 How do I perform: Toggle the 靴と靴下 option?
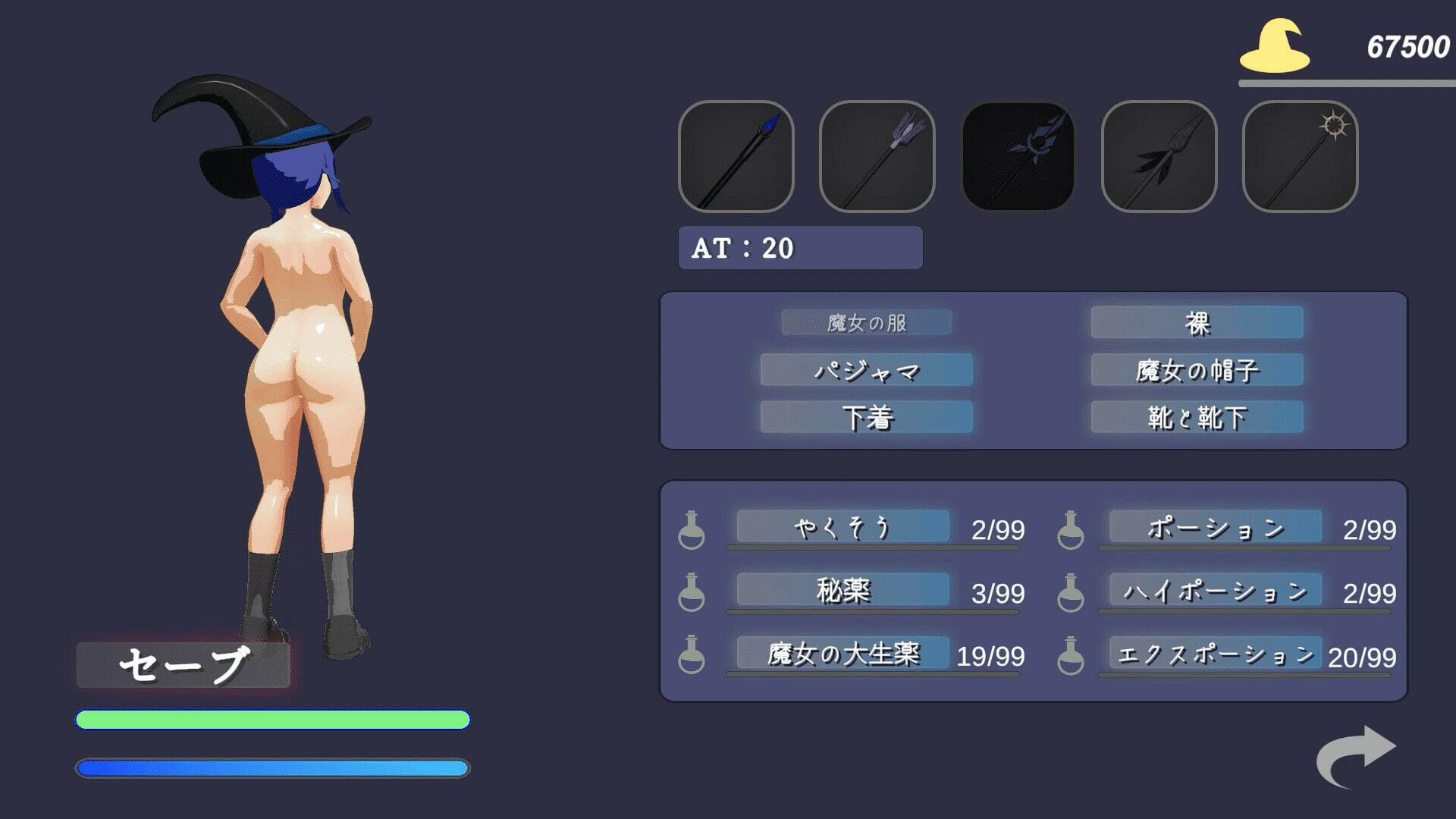[1197, 417]
